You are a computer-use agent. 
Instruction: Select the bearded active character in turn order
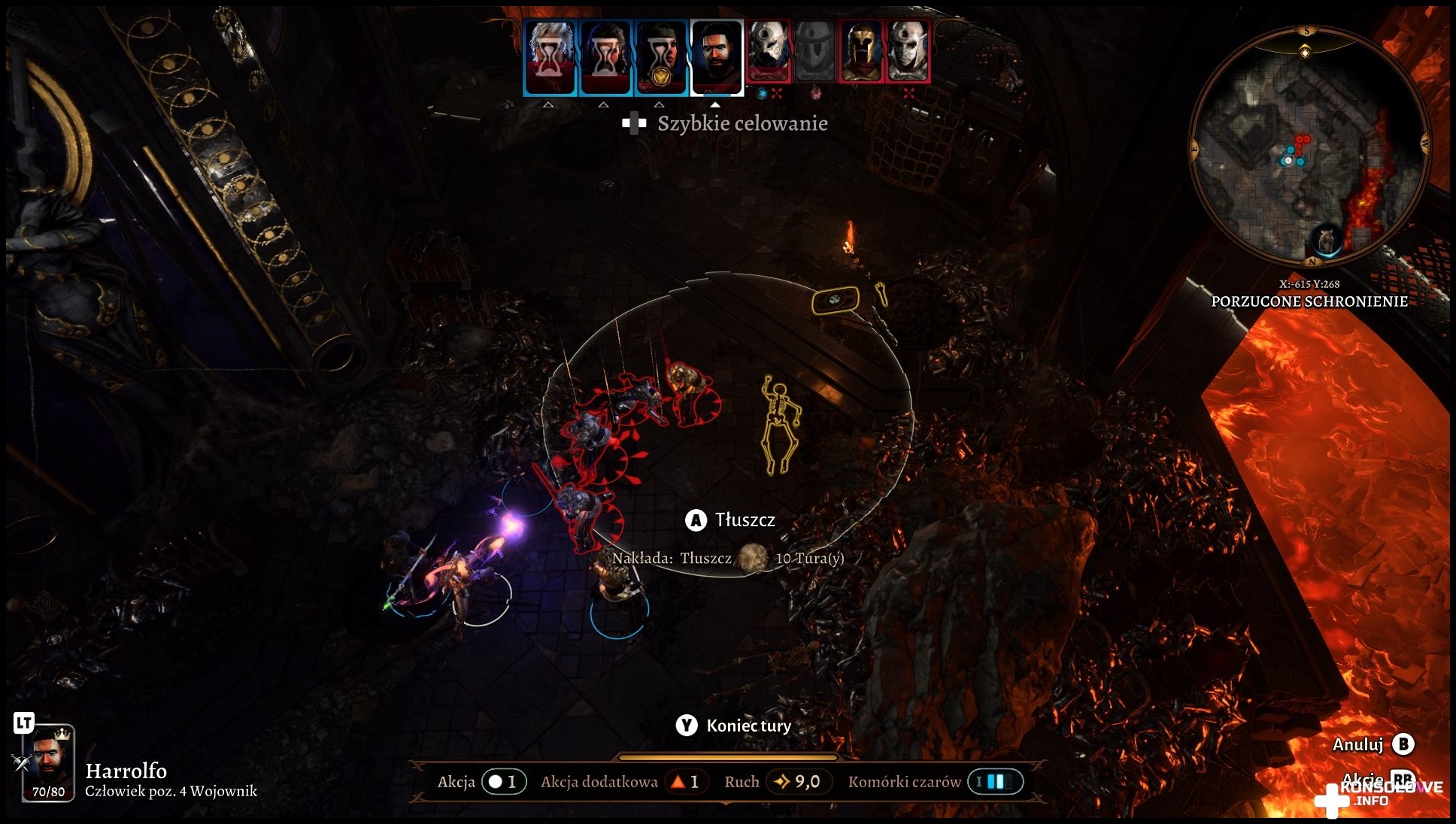[x=717, y=57]
